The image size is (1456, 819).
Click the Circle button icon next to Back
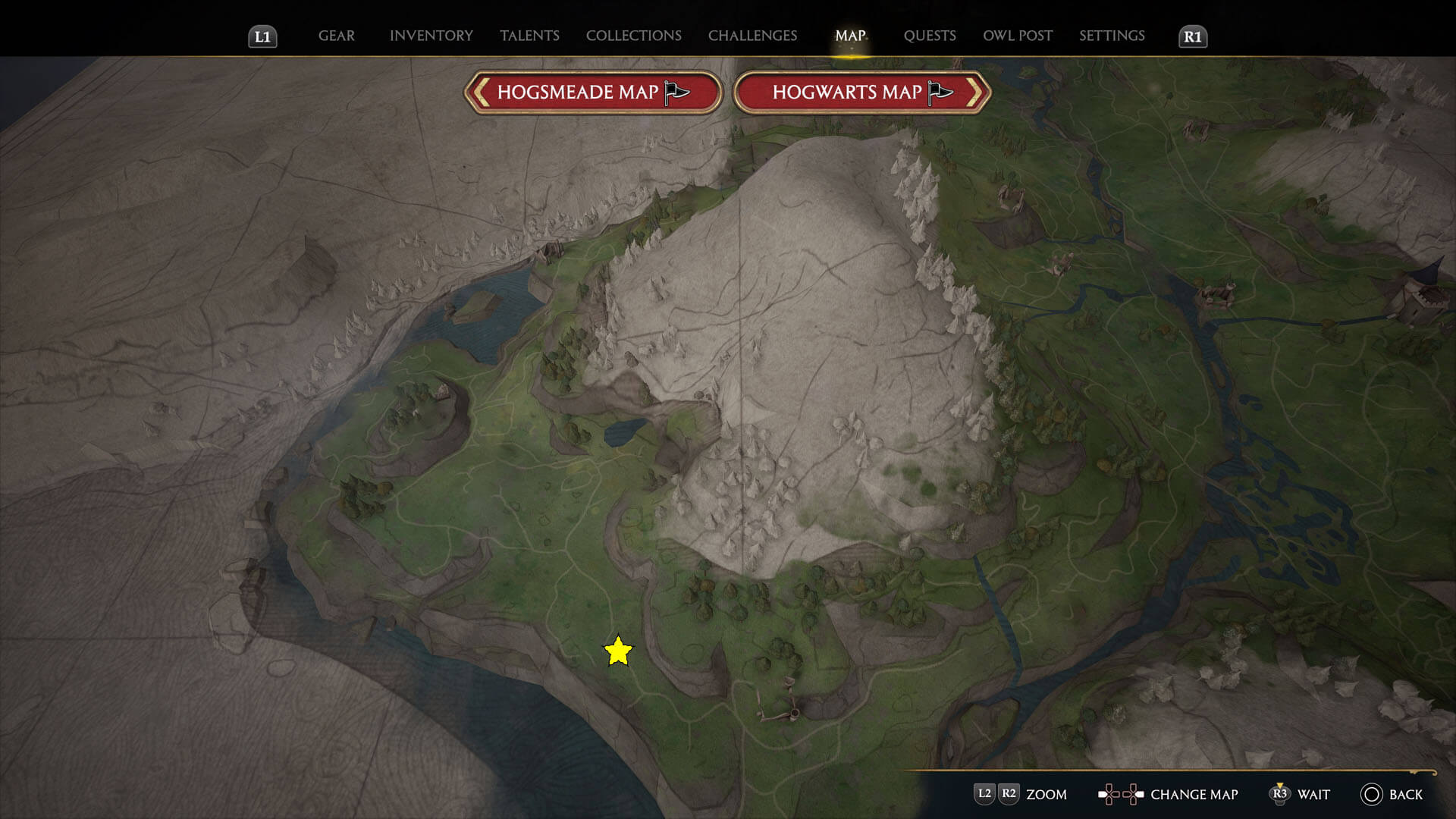[1371, 795]
